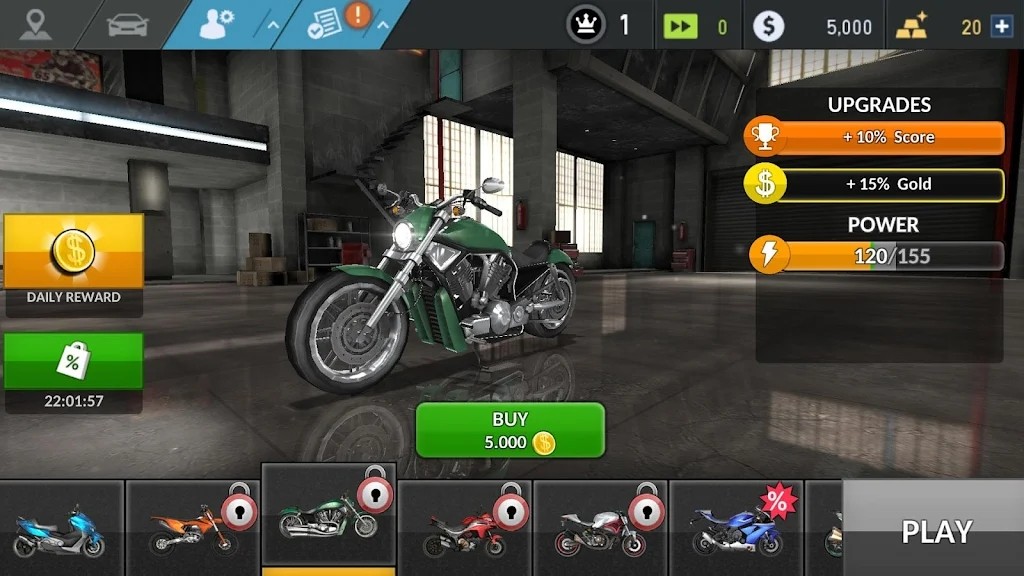
Task: Switch to the car garage tab
Action: point(127,24)
